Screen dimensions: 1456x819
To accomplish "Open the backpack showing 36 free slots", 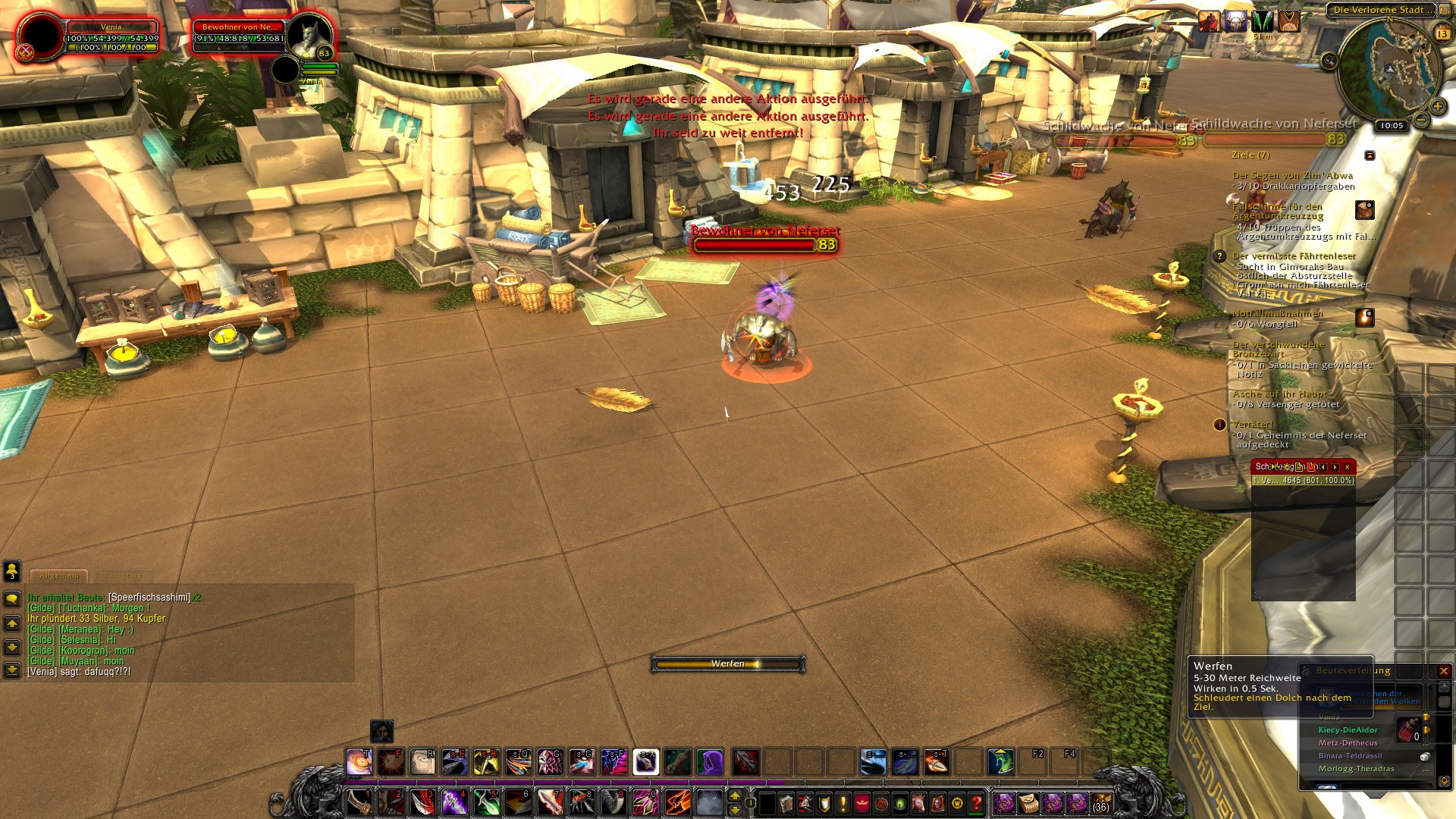I will (x=1100, y=802).
